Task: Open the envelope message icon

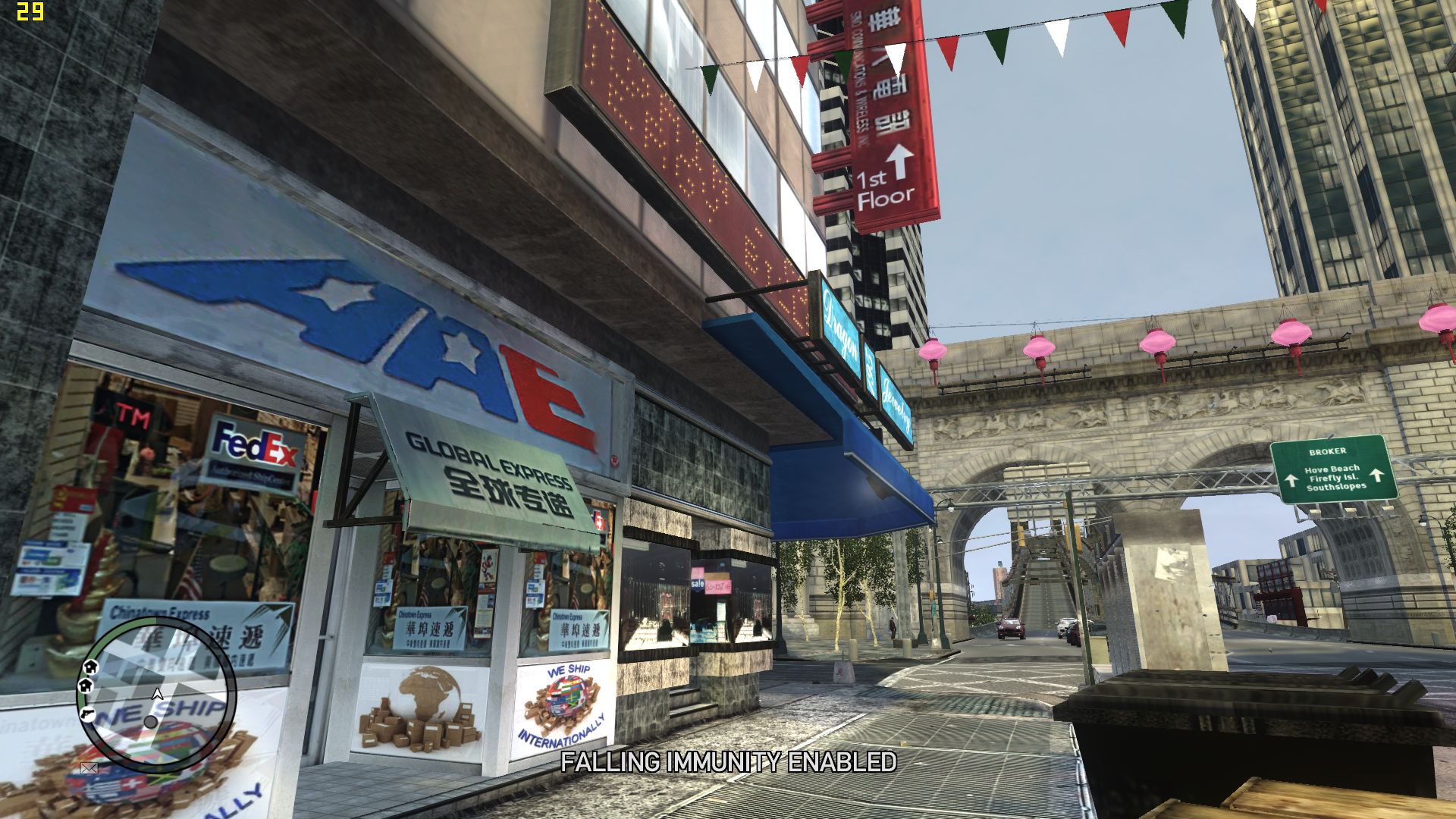Action: click(x=89, y=767)
